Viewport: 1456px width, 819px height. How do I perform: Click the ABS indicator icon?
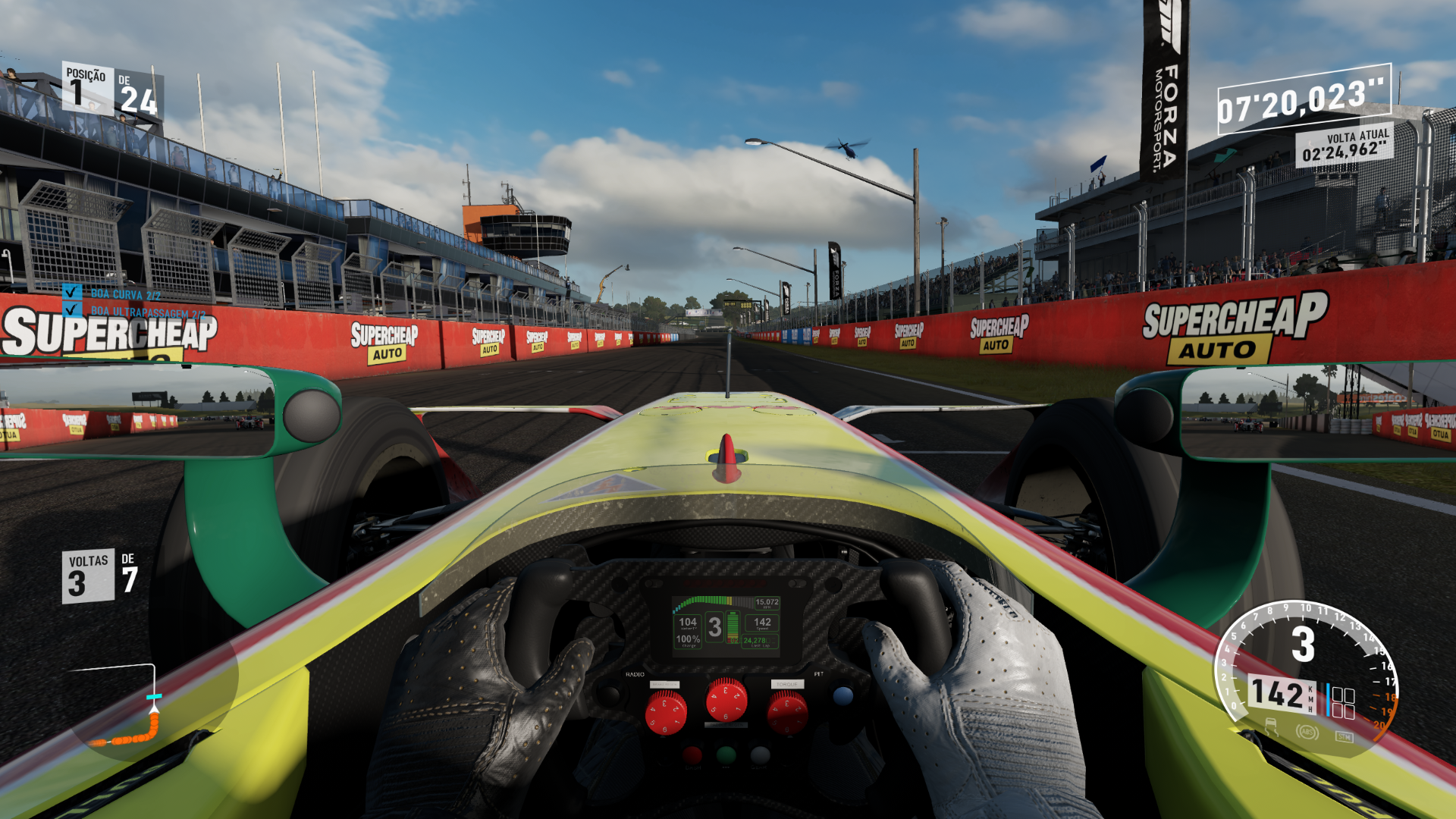1307,733
